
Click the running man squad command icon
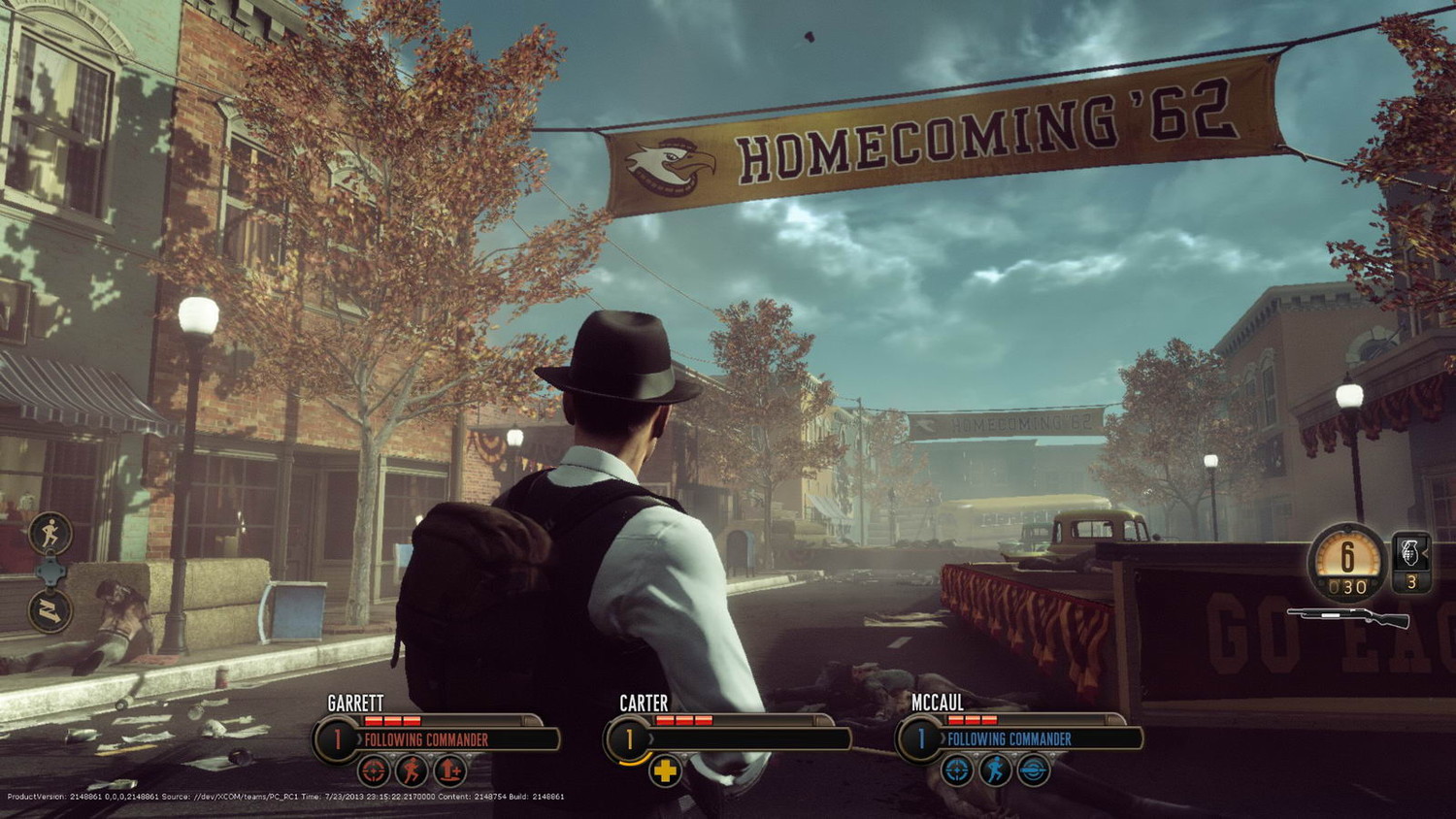[x=50, y=533]
